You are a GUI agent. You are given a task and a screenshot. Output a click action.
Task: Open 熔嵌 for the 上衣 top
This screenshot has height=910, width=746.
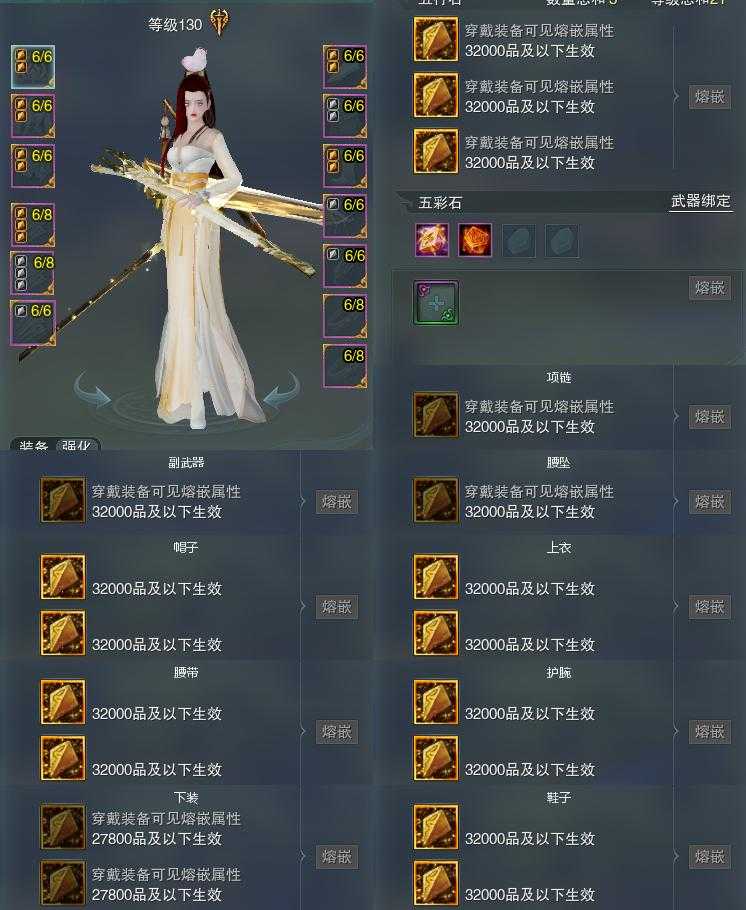pos(709,607)
